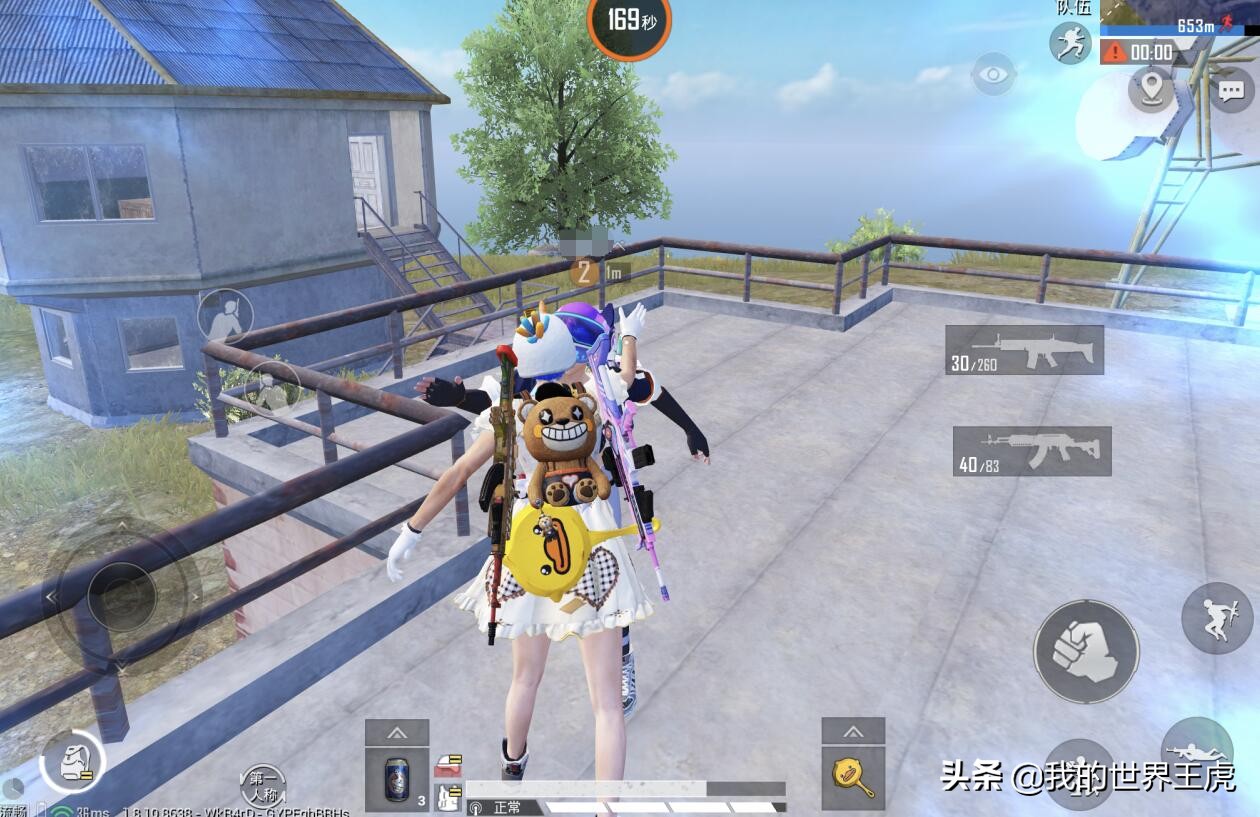The image size is (1260, 817).
Task: Expand the list above the energy drink
Action: click(x=397, y=732)
